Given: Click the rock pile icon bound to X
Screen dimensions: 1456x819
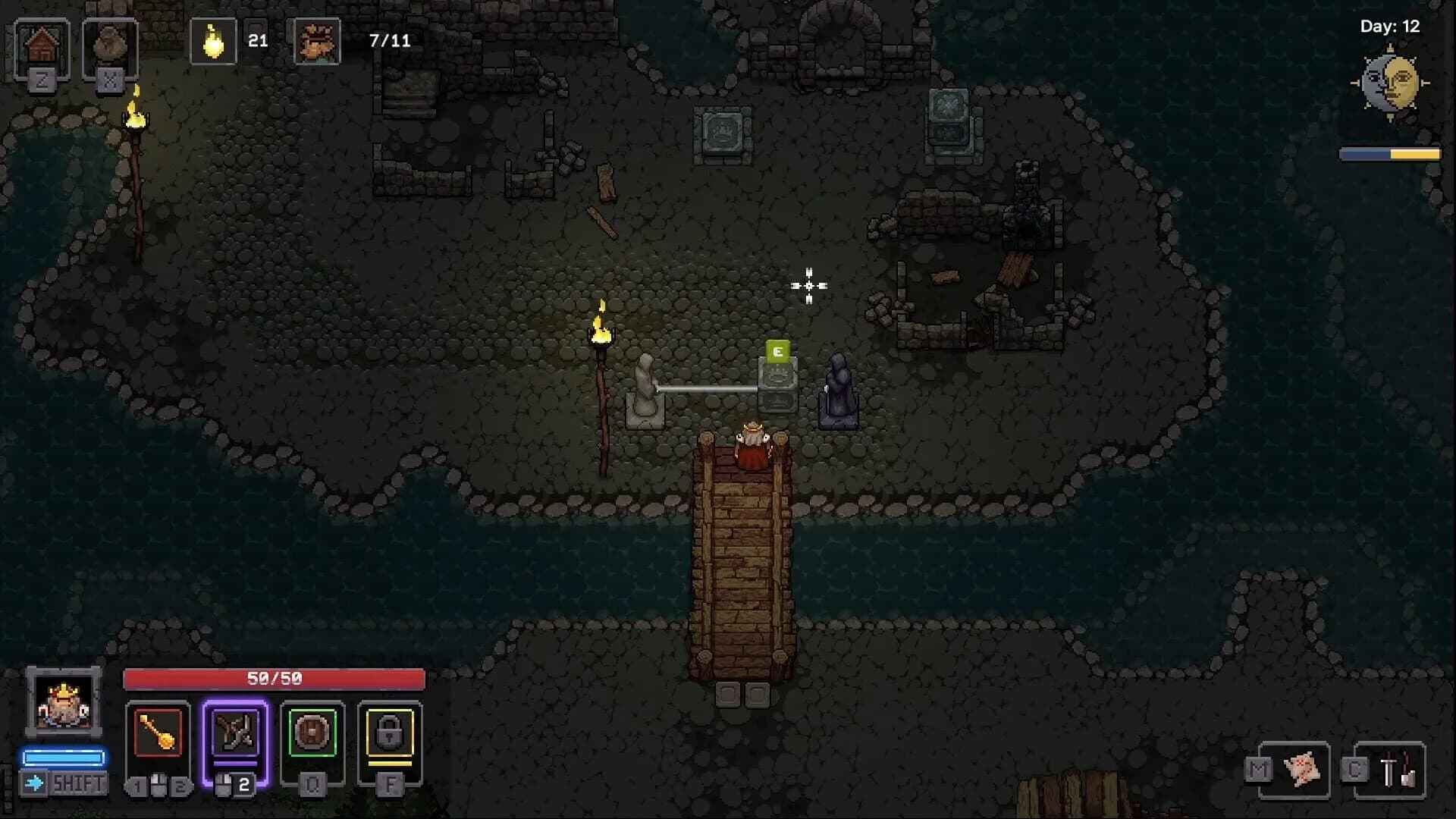Looking at the screenshot, I should pyautogui.click(x=110, y=44).
